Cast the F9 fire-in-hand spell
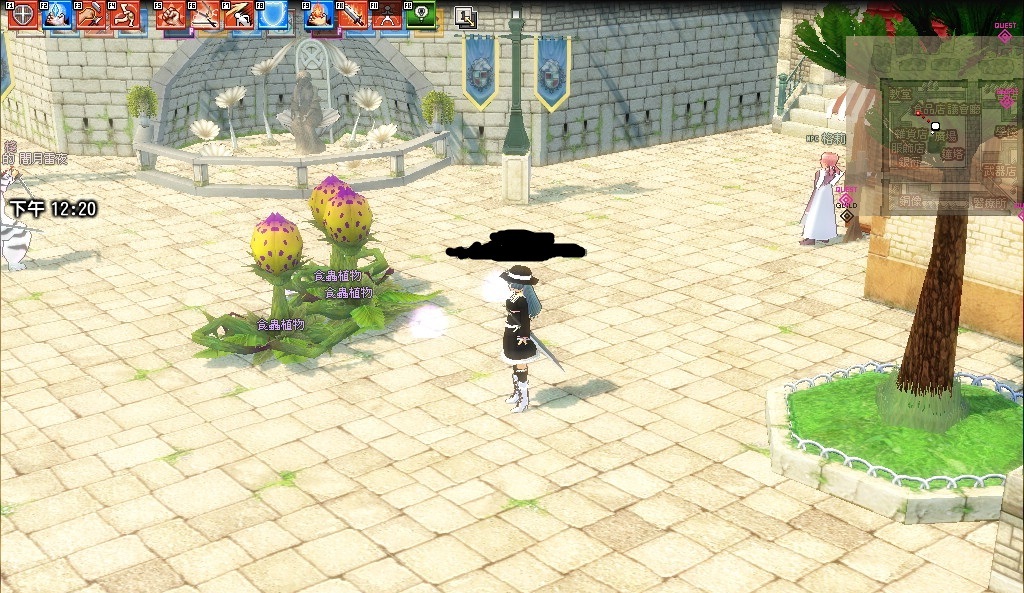 (319, 16)
